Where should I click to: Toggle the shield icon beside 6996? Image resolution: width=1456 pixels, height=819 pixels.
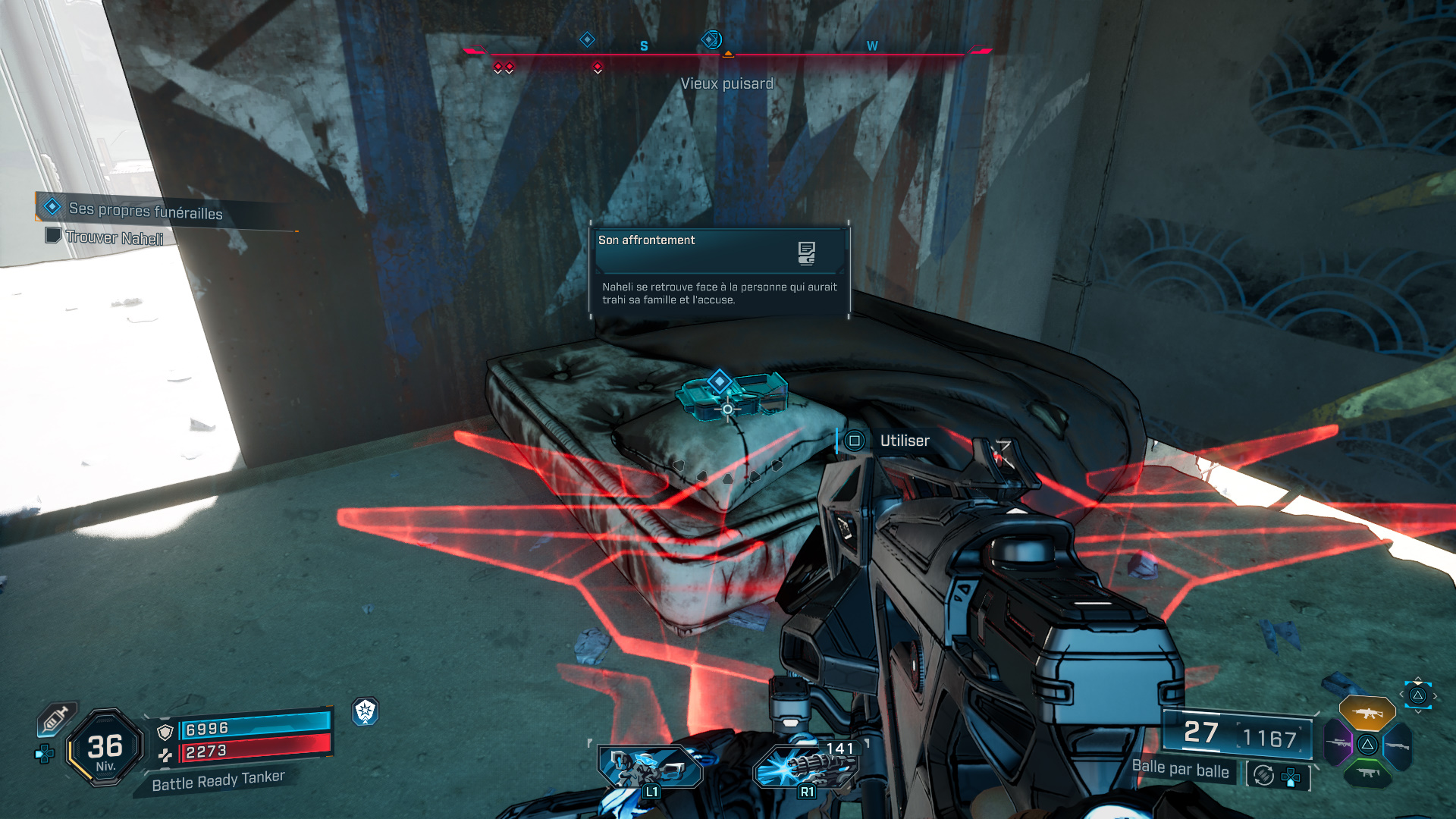tap(165, 733)
